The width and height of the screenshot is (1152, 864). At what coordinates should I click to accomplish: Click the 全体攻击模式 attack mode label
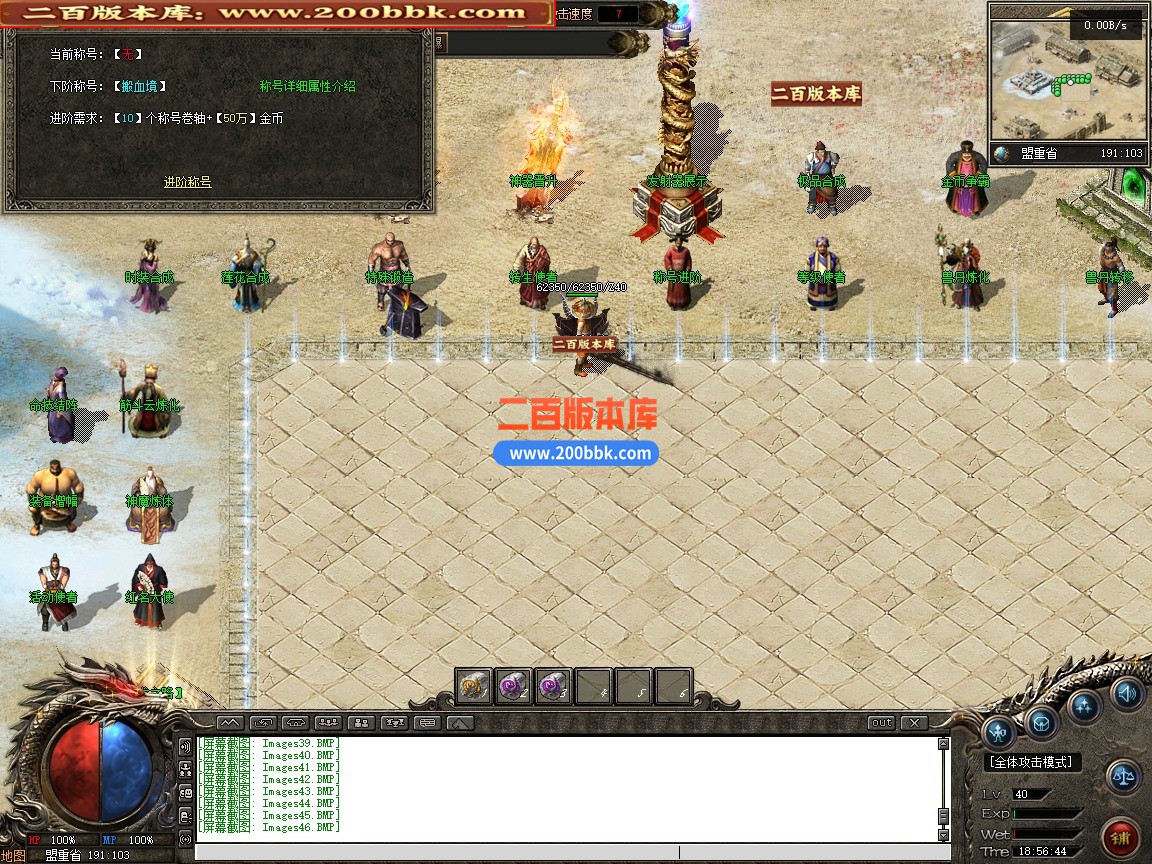[x=1033, y=762]
